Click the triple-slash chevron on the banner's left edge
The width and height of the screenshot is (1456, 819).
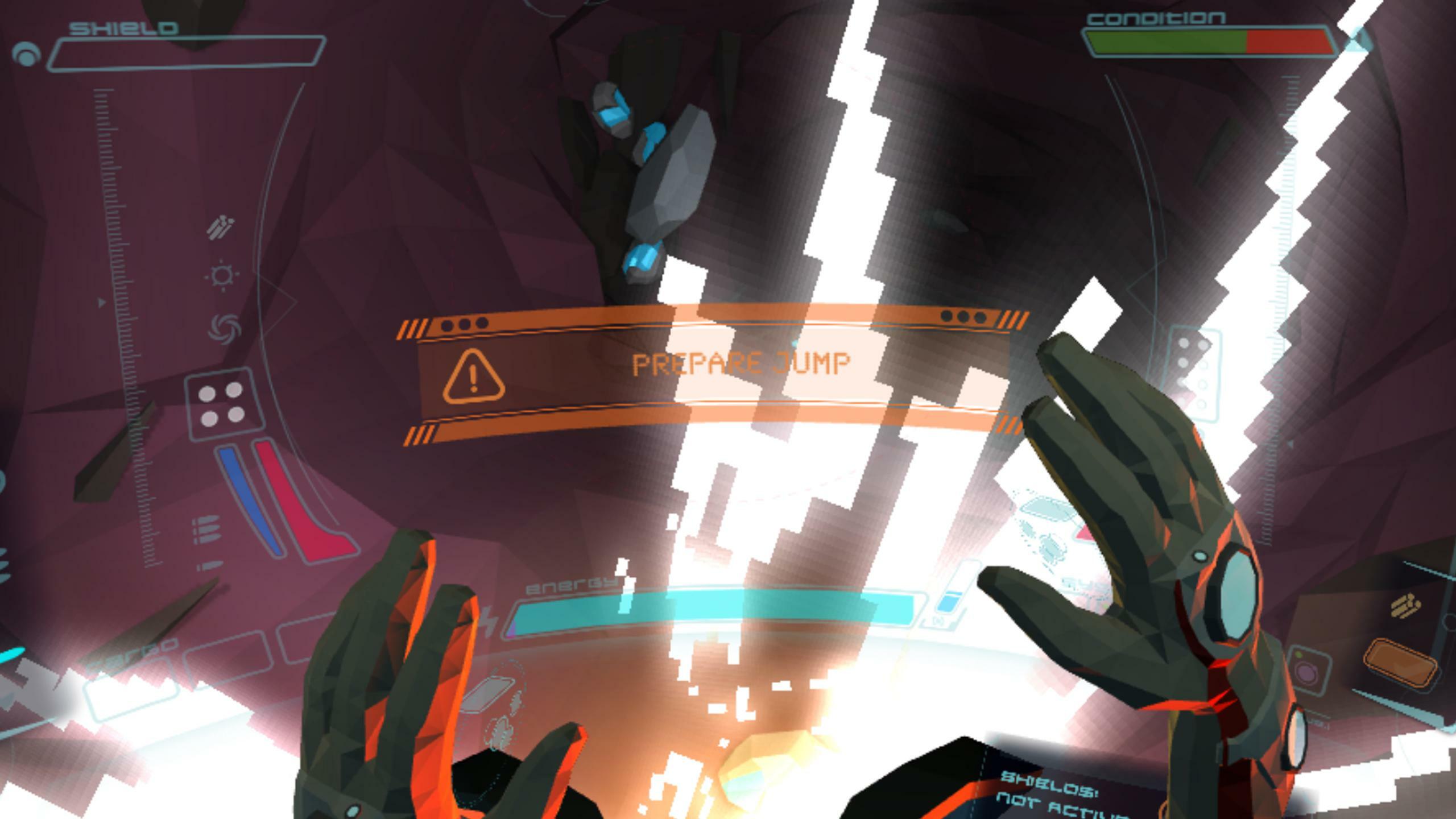[415, 329]
